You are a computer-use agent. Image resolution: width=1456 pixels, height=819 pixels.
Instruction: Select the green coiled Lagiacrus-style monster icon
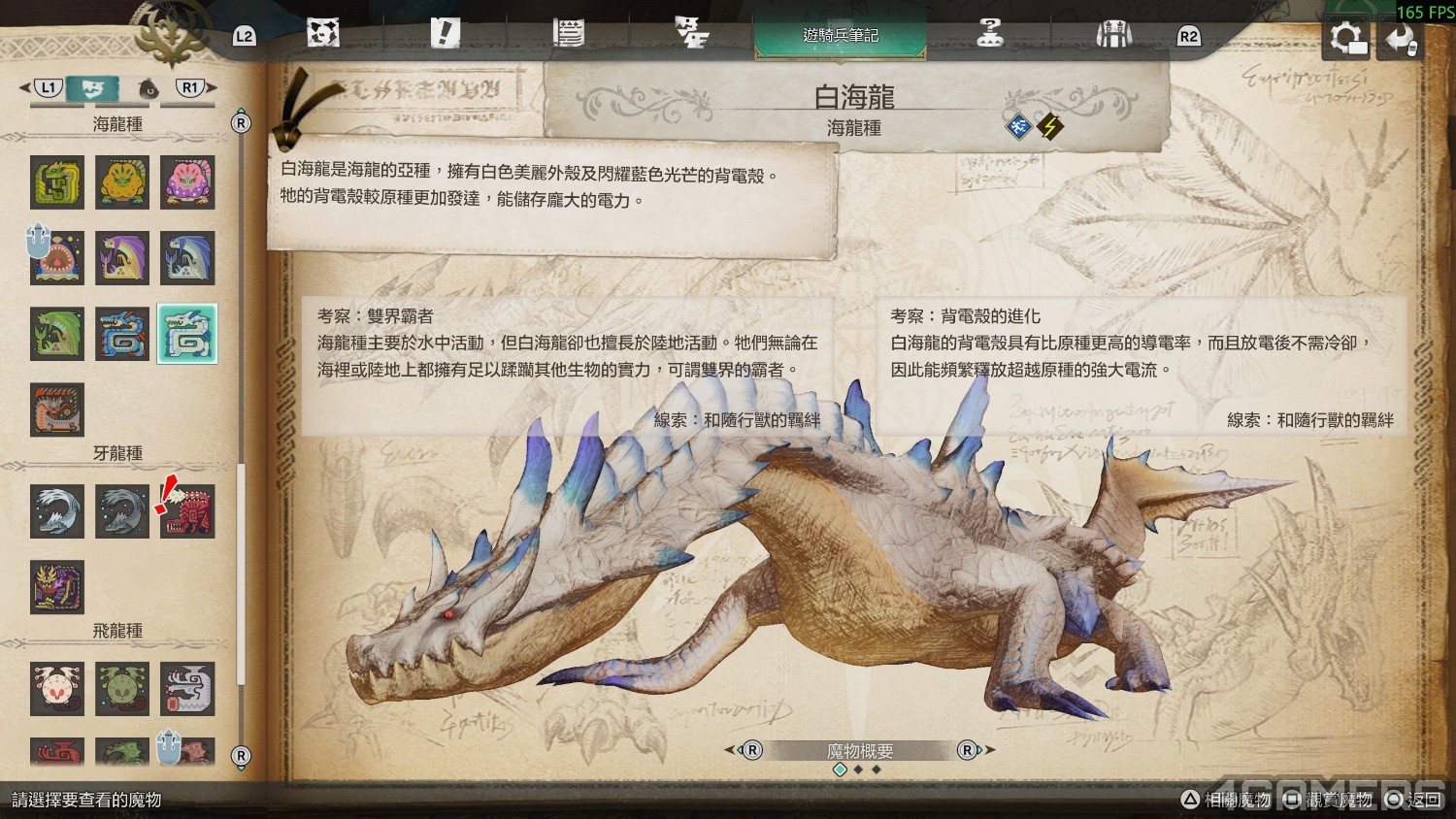[56, 182]
